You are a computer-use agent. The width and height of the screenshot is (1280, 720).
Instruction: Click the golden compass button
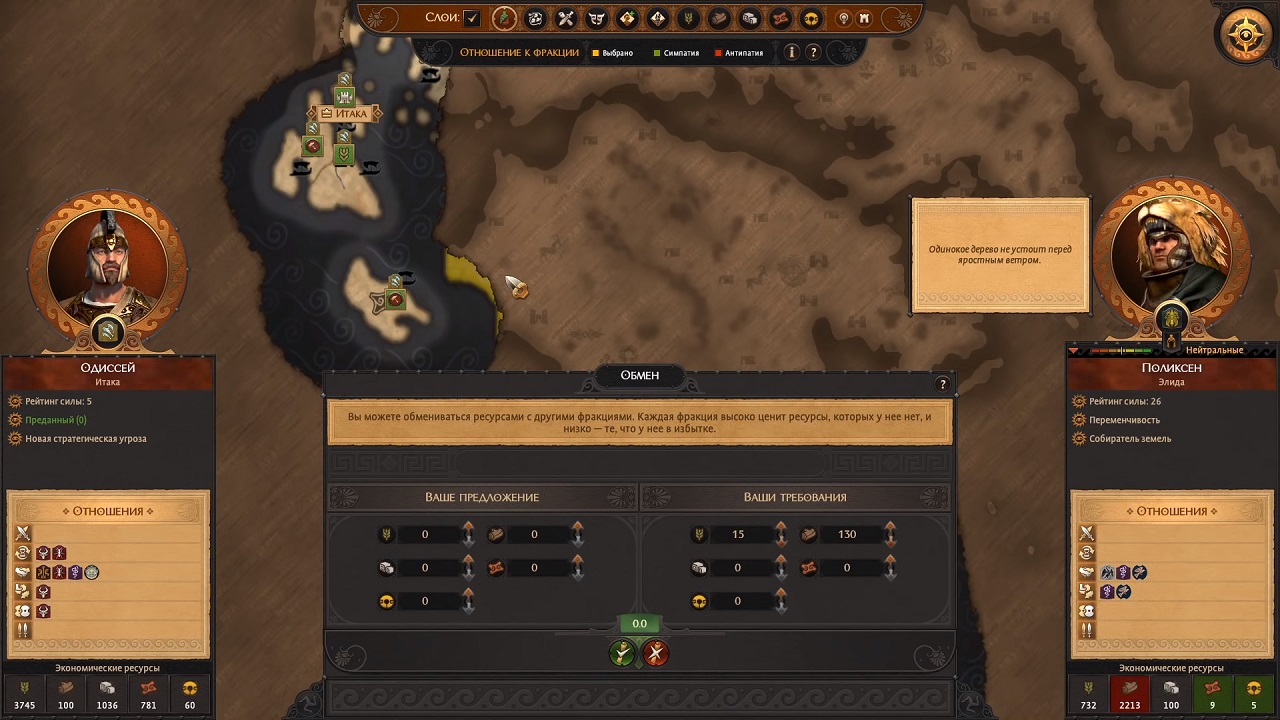[x=1246, y=35]
